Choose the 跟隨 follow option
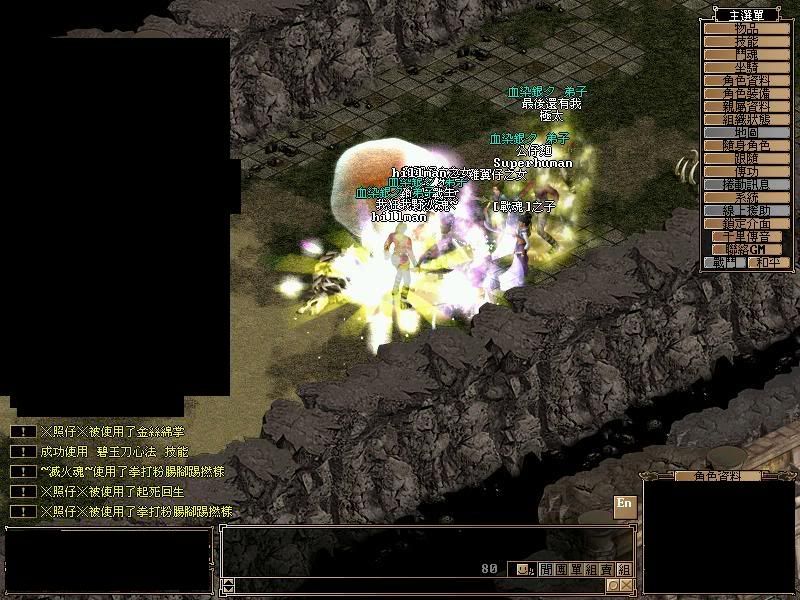The image size is (800, 600). 747,158
